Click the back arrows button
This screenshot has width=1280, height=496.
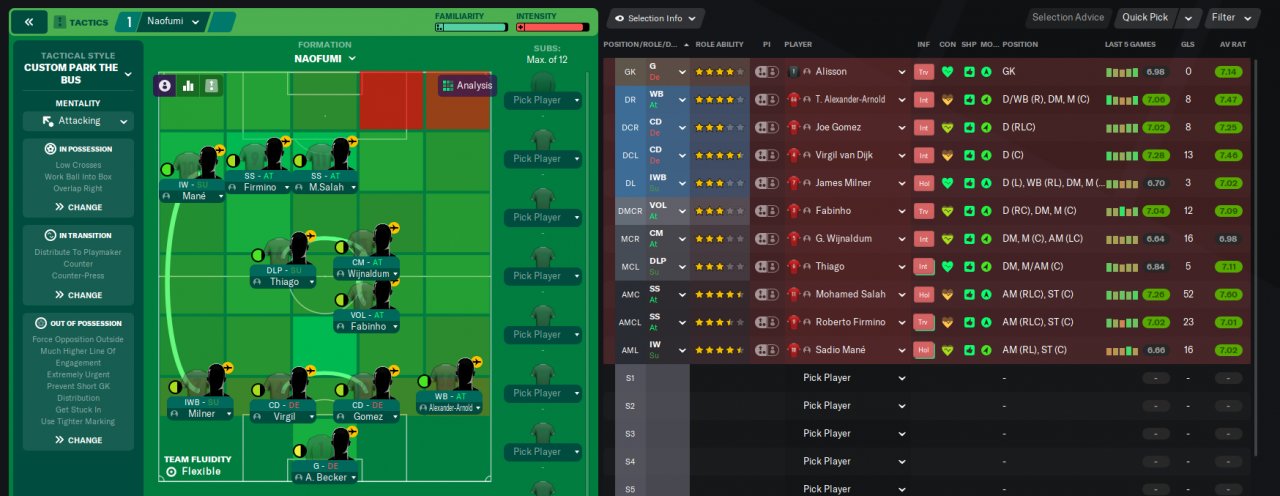point(28,21)
